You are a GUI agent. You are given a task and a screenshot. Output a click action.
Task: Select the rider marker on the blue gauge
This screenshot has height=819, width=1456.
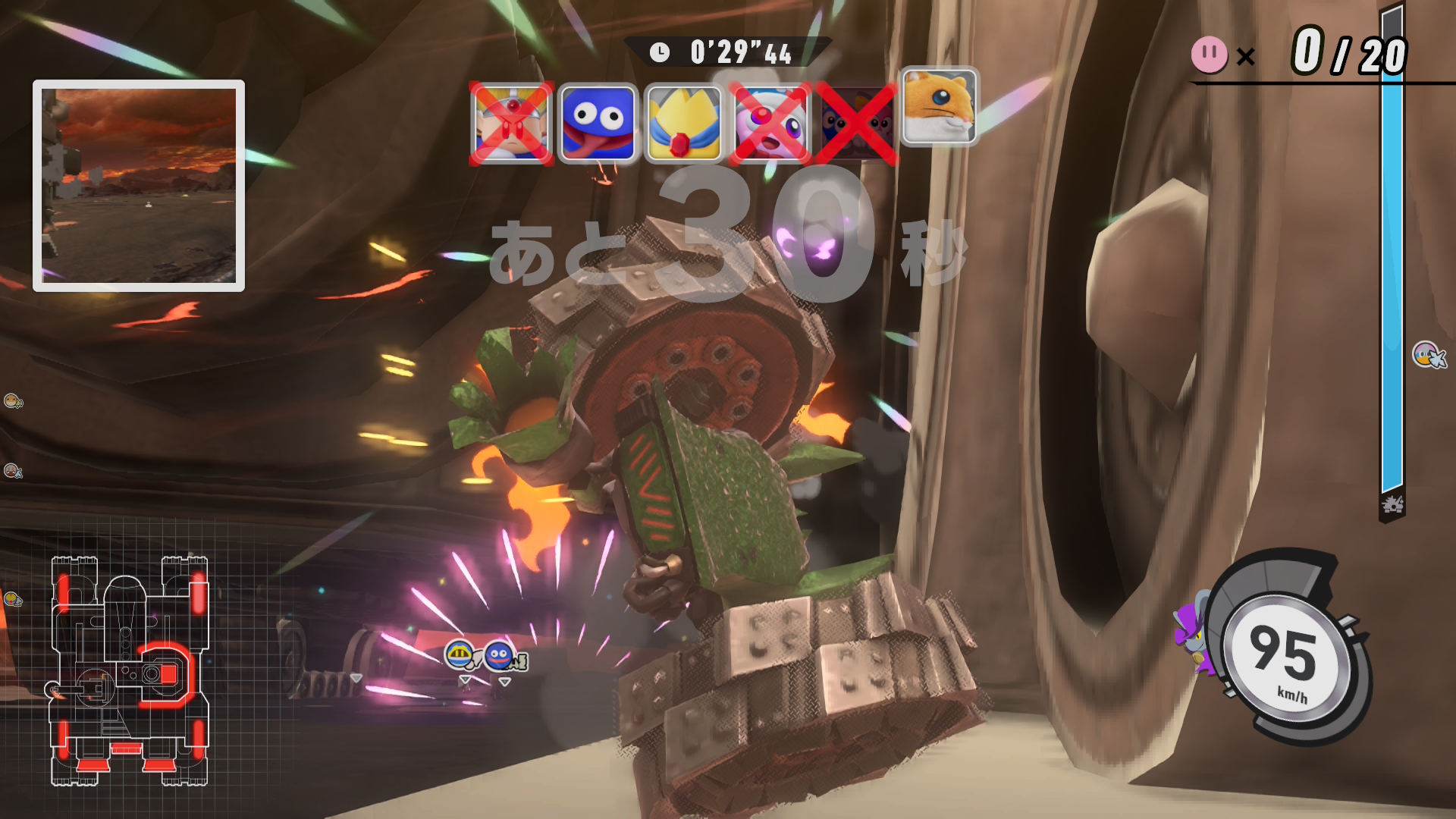tap(1428, 354)
